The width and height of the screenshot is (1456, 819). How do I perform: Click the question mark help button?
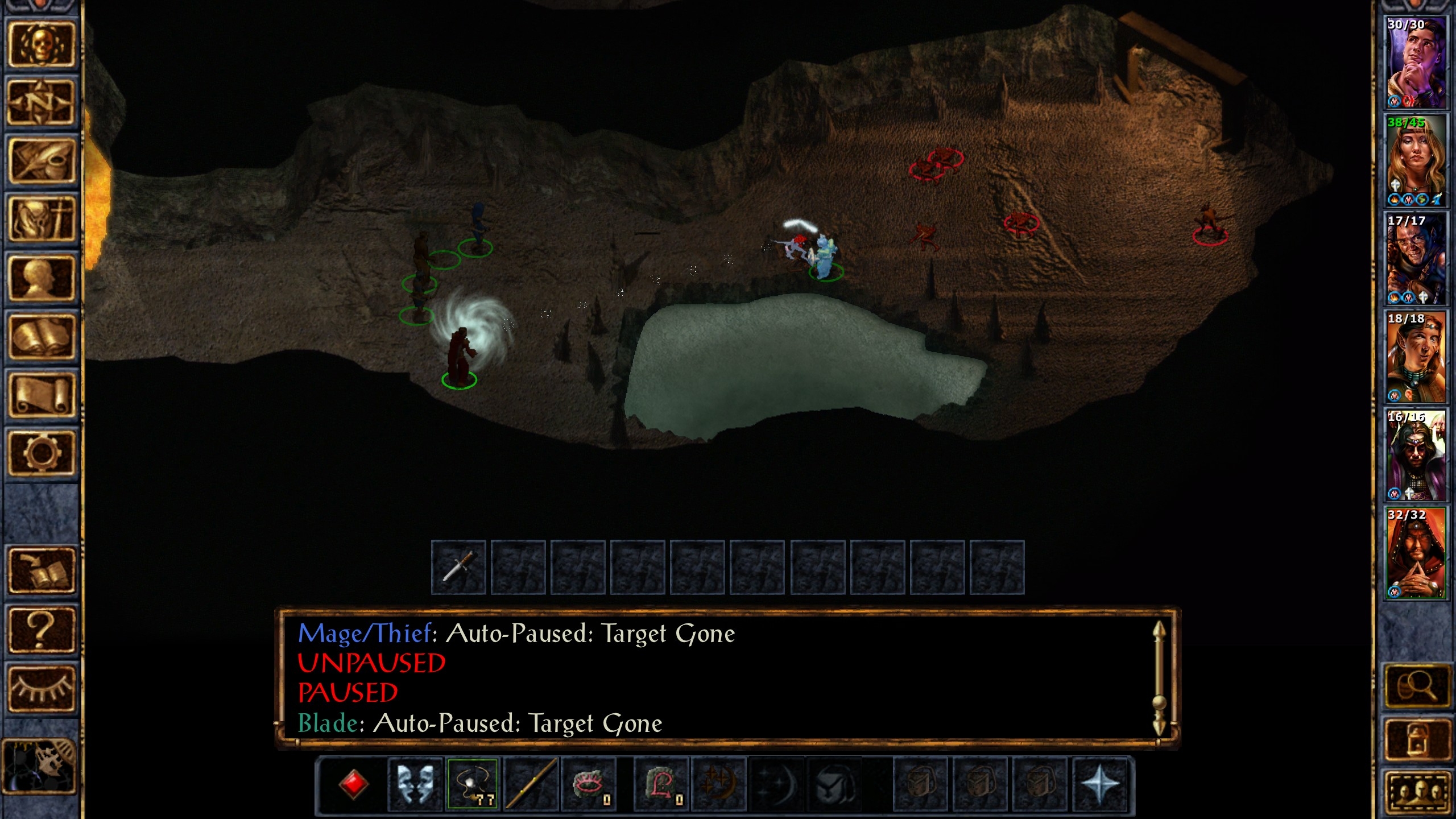[x=41, y=630]
